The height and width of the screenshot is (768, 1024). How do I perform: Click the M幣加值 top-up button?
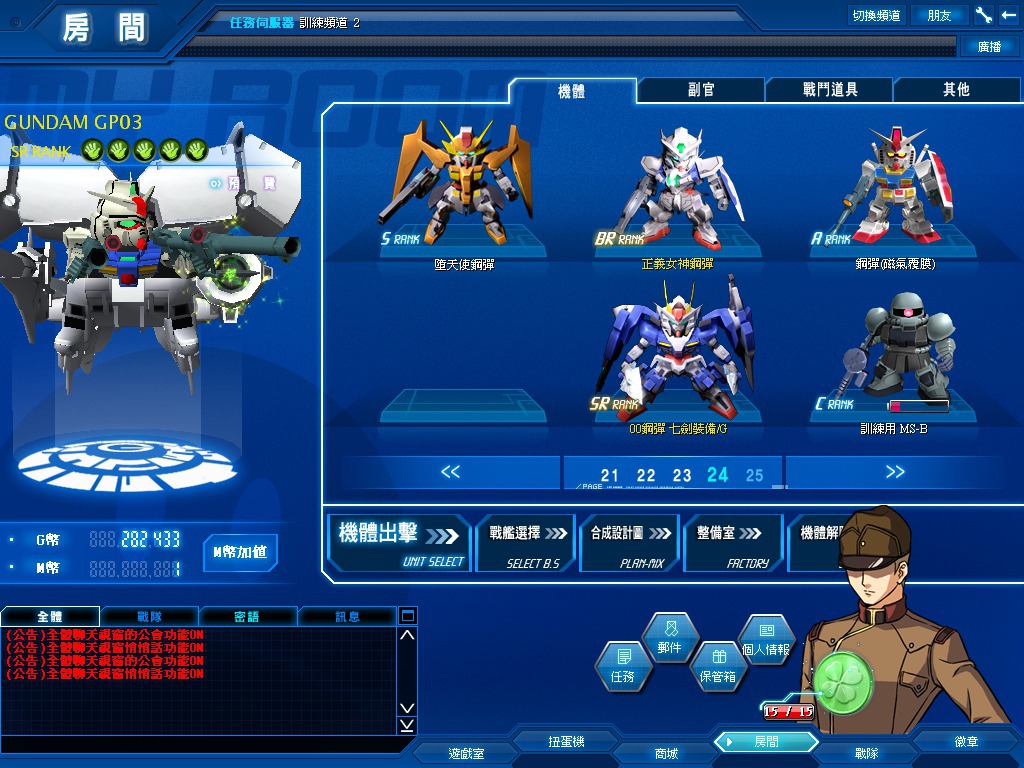pos(240,552)
